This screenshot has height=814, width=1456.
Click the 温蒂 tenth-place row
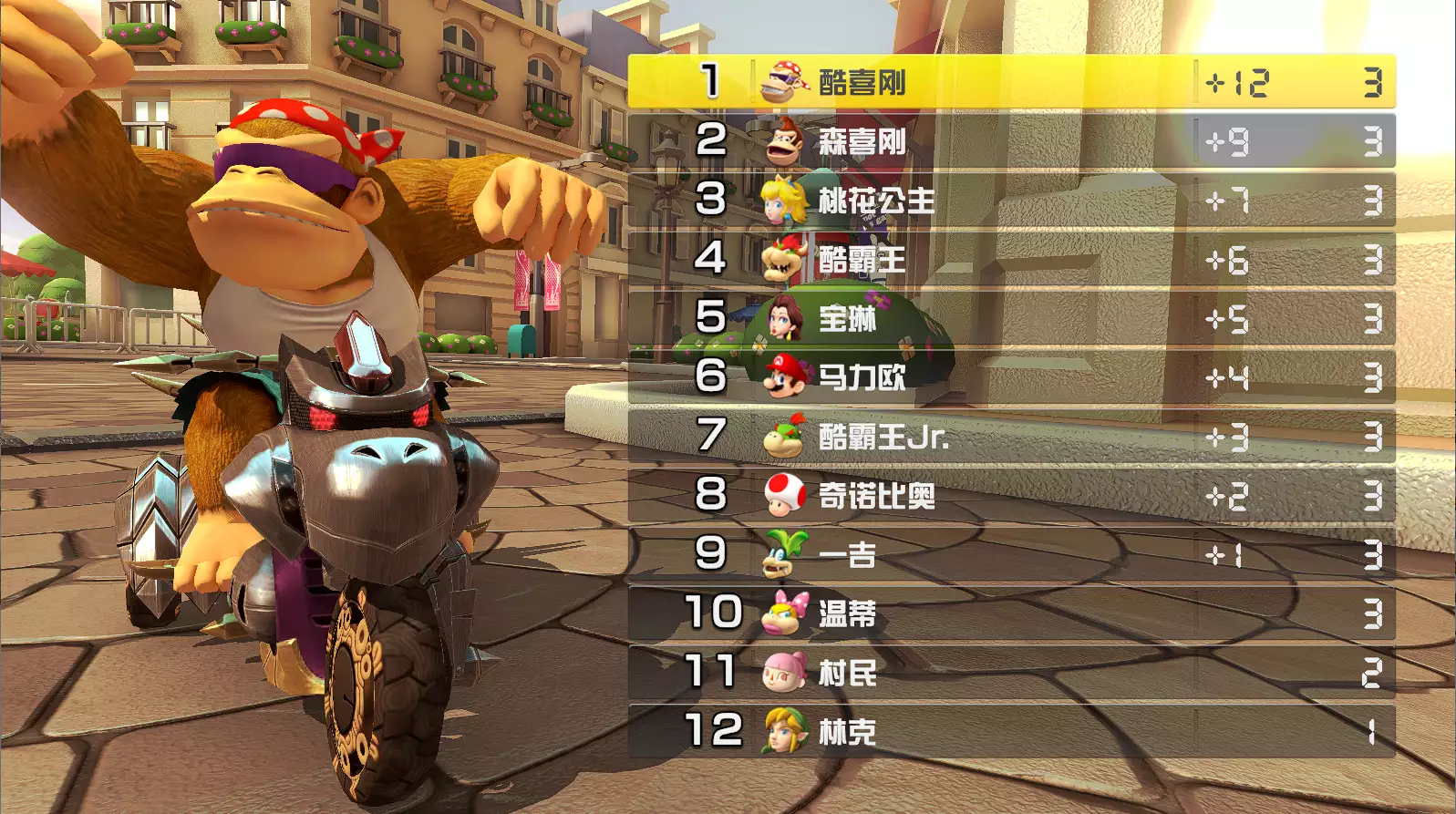(1010, 613)
